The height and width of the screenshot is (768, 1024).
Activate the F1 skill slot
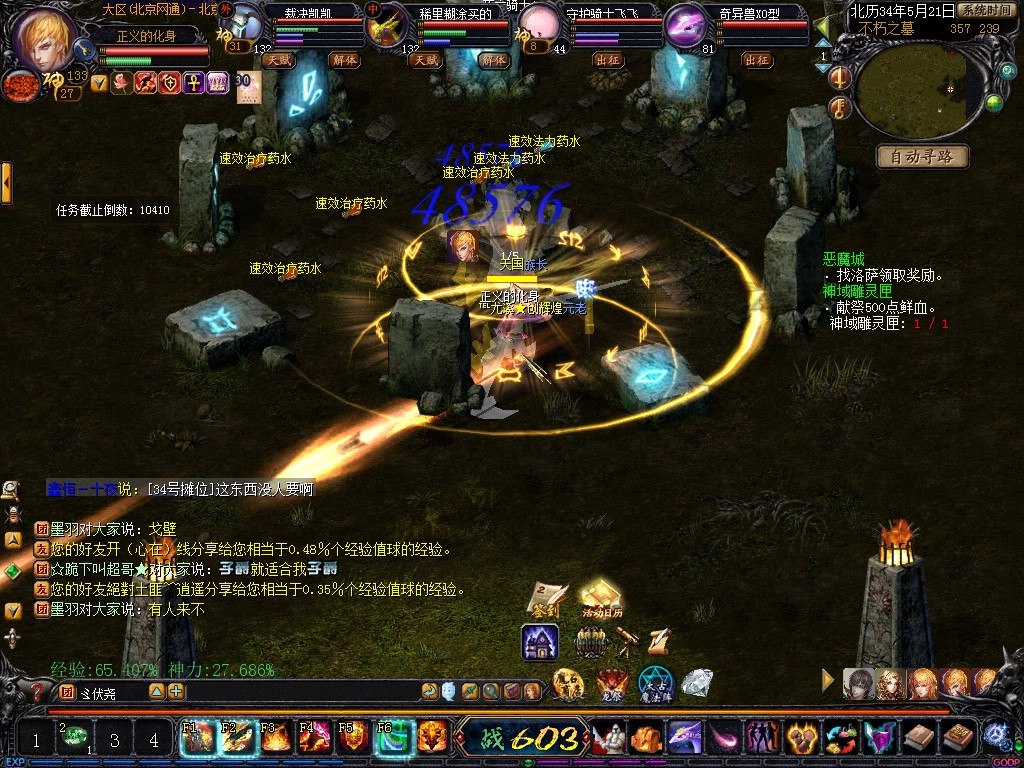[197, 738]
